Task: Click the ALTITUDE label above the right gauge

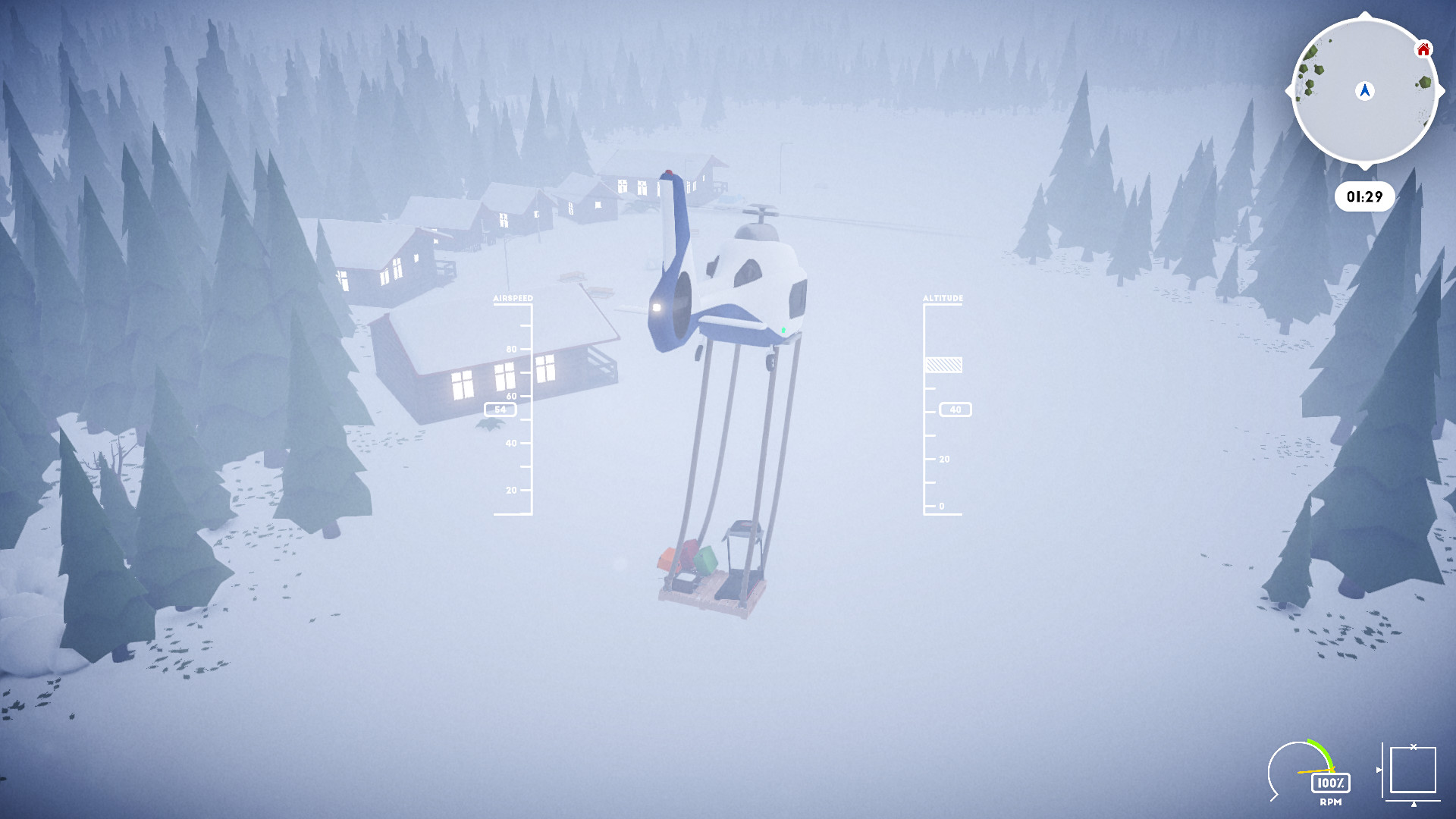Action: [x=943, y=298]
